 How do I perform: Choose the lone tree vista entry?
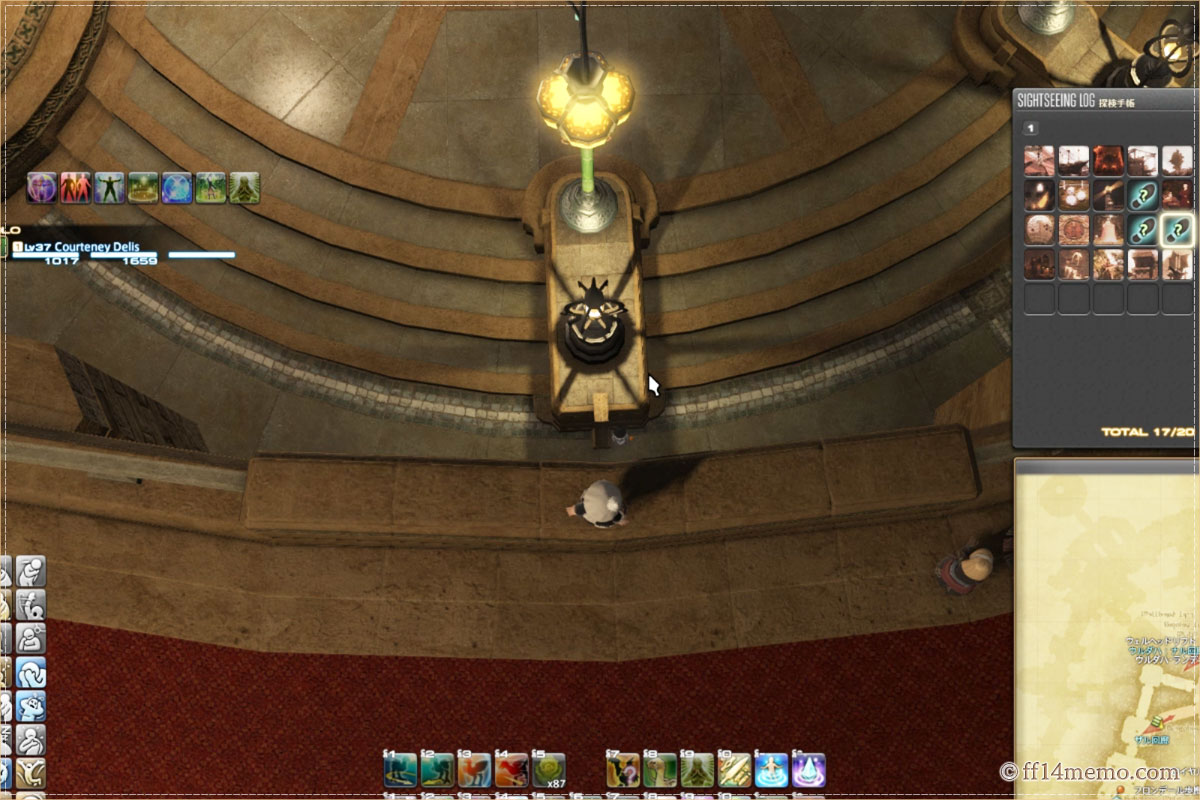pos(1177,161)
